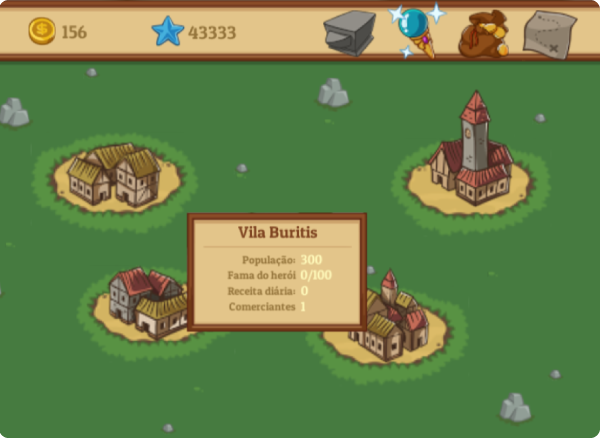Open the anvil forge menu

(348, 32)
